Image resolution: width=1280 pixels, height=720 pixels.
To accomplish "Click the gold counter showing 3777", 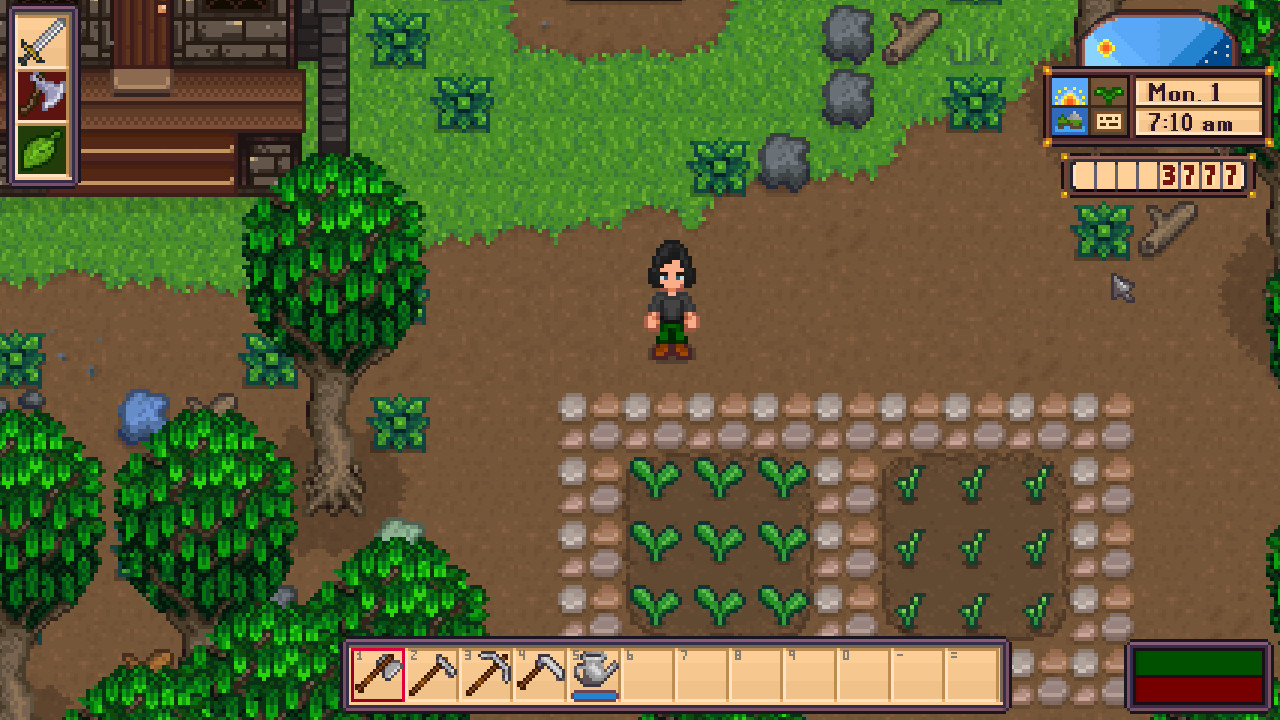I will pyautogui.click(x=1200, y=176).
